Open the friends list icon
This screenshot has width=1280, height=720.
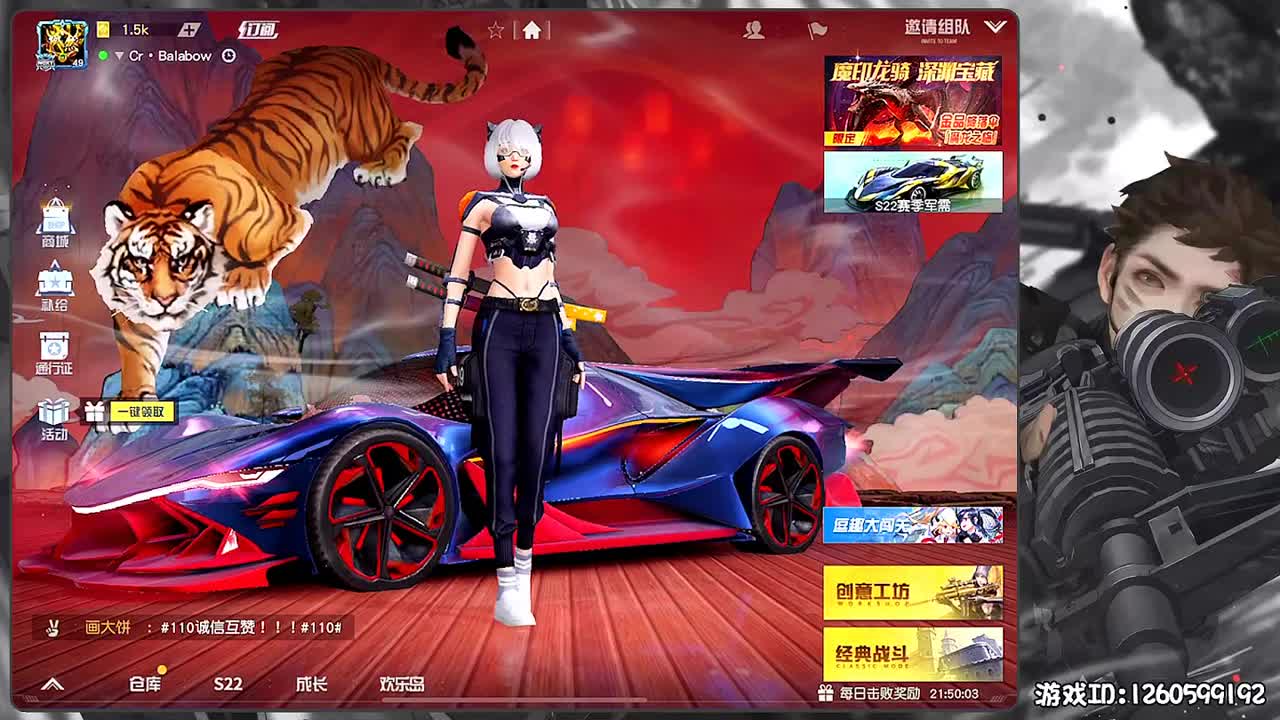coord(753,30)
